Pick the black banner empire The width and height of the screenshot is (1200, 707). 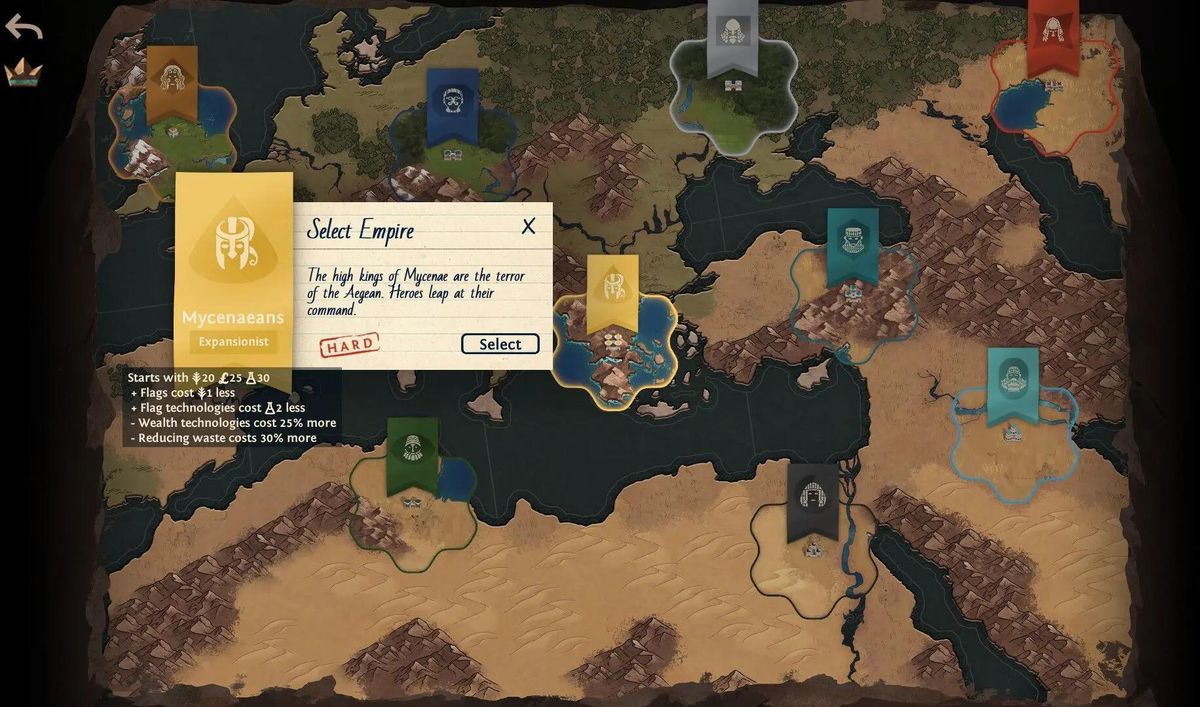pyautogui.click(x=812, y=499)
